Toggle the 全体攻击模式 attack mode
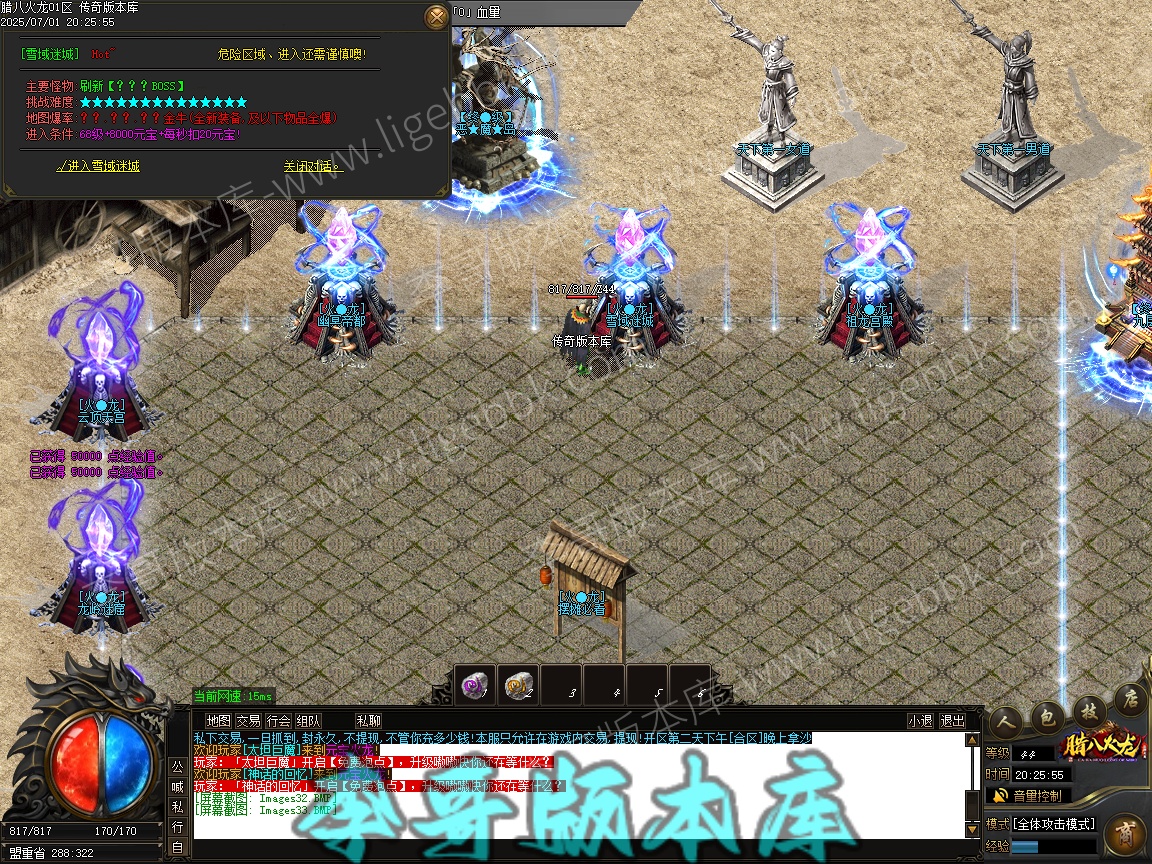This screenshot has height=864, width=1152. (1055, 824)
